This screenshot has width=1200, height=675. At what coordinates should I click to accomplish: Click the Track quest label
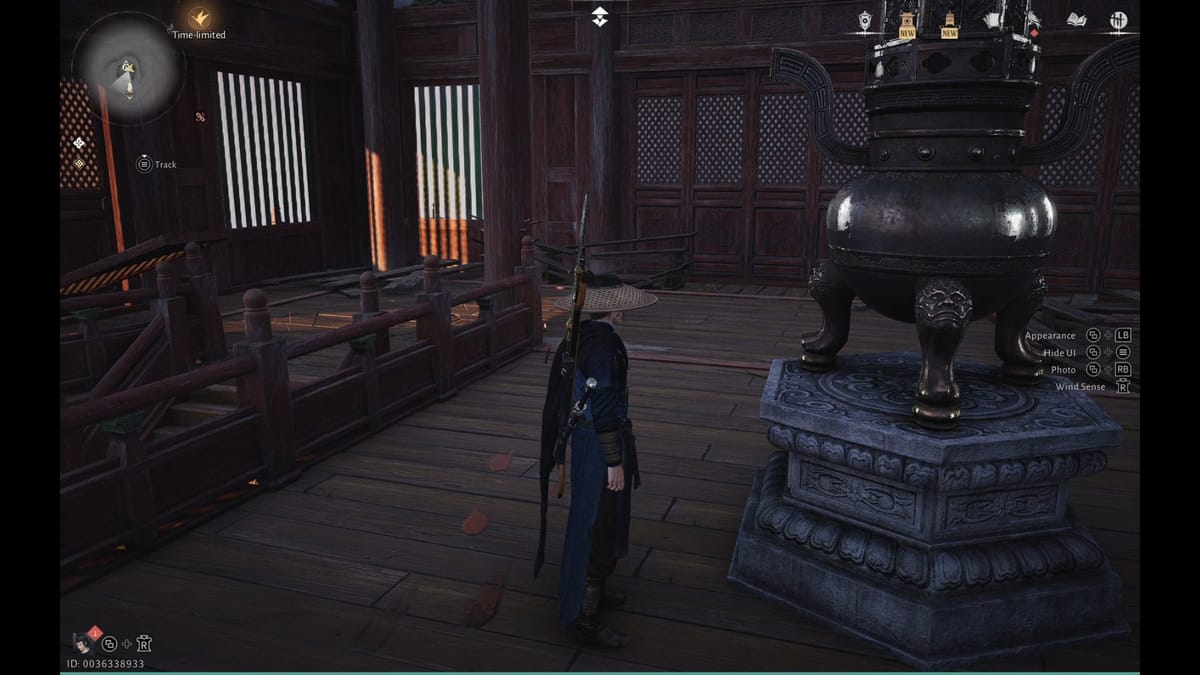[165, 164]
